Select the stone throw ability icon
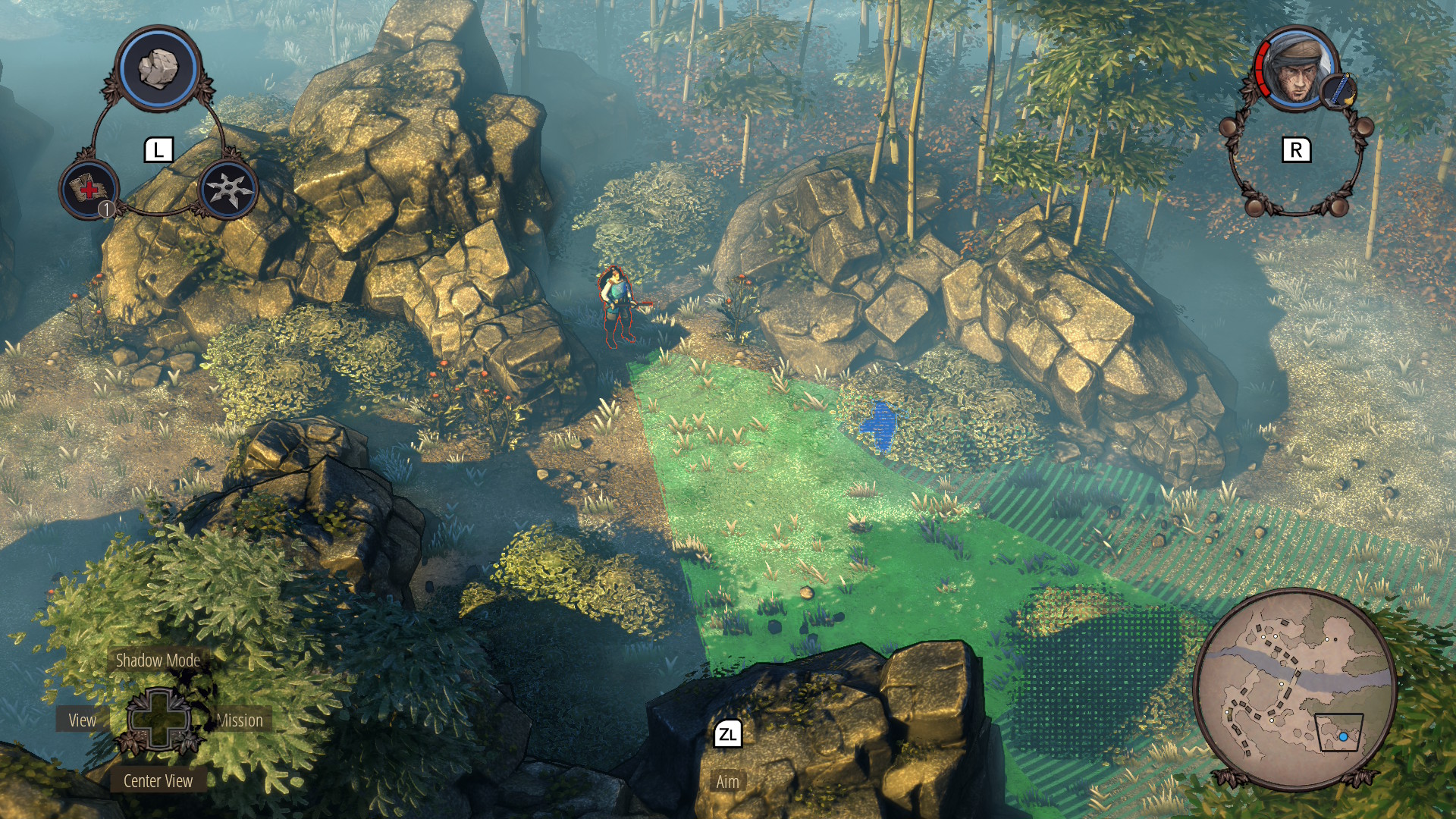1456x819 pixels. pyautogui.click(x=158, y=69)
